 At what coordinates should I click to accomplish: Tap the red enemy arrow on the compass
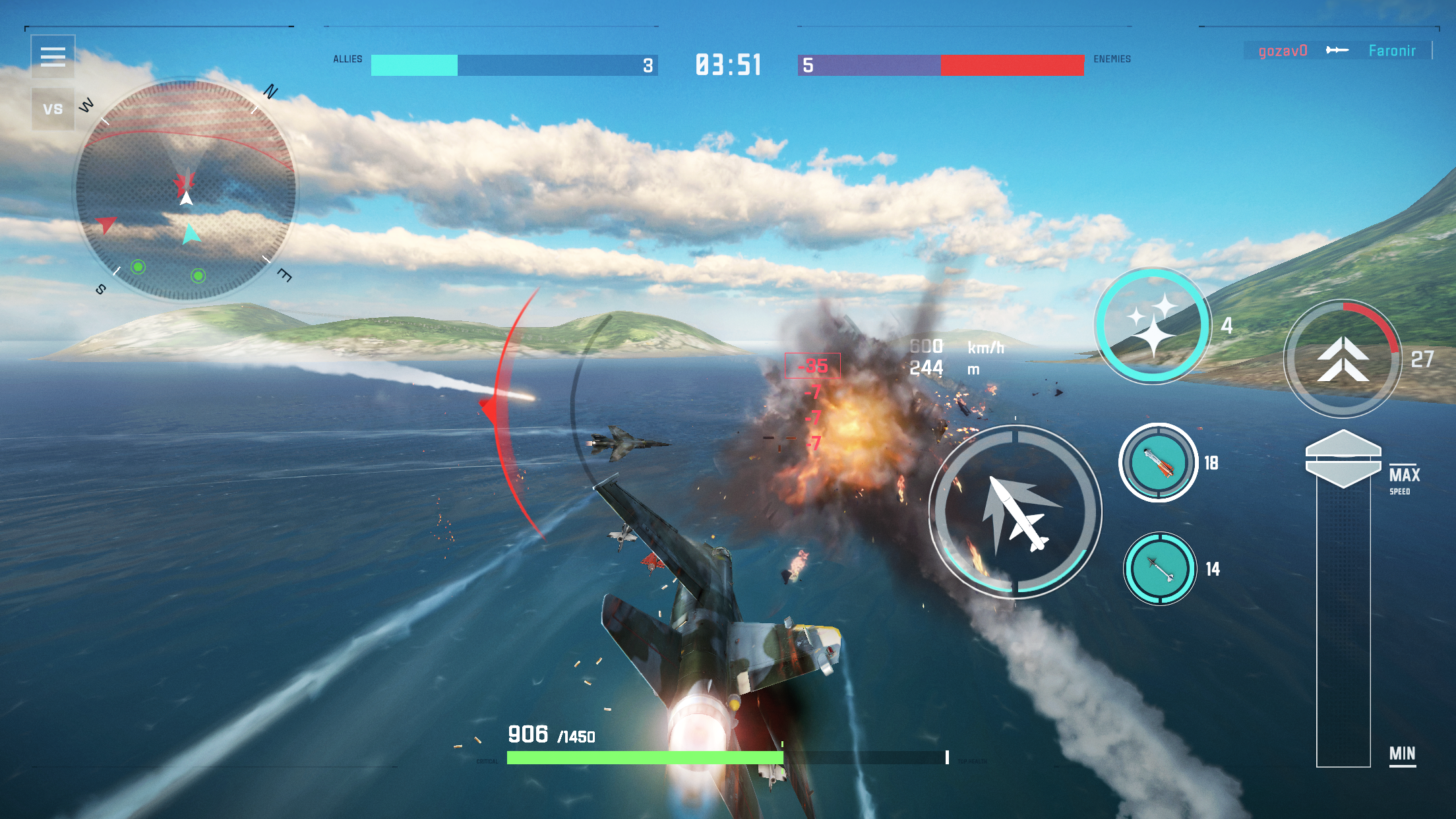[106, 224]
